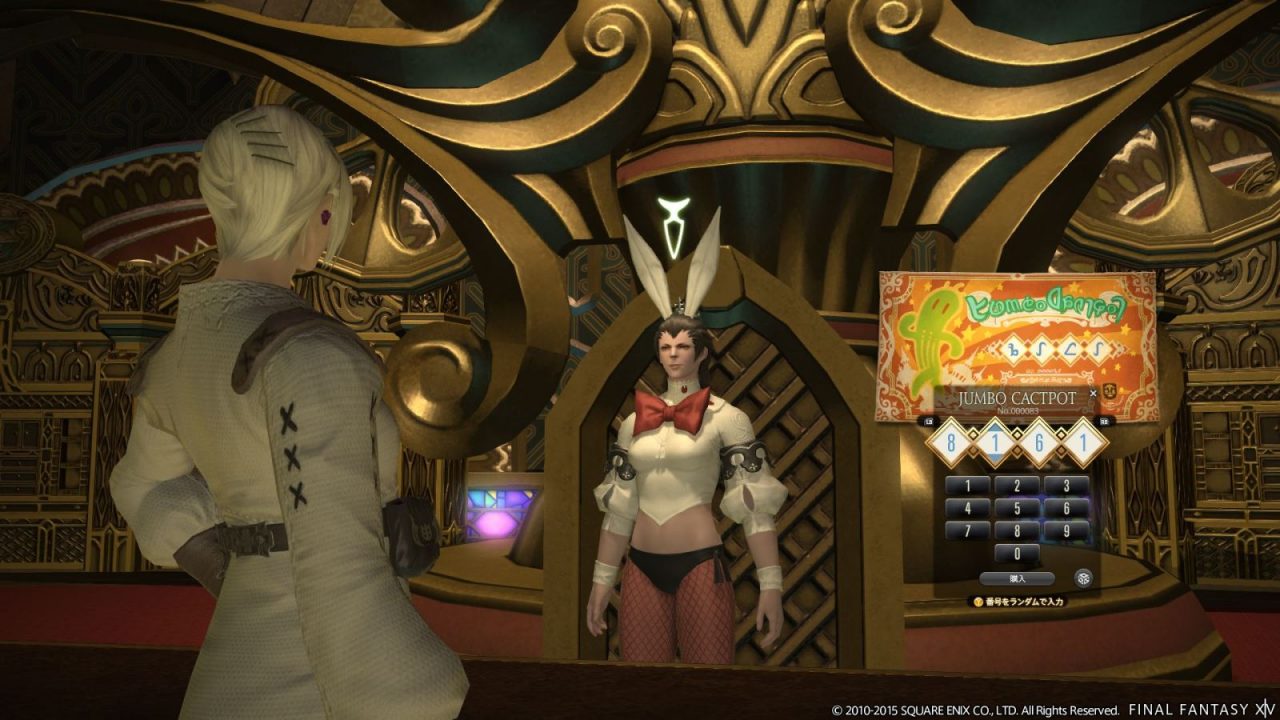Hit the keypad's 8 button
This screenshot has height=720, width=1280.
(x=1017, y=531)
